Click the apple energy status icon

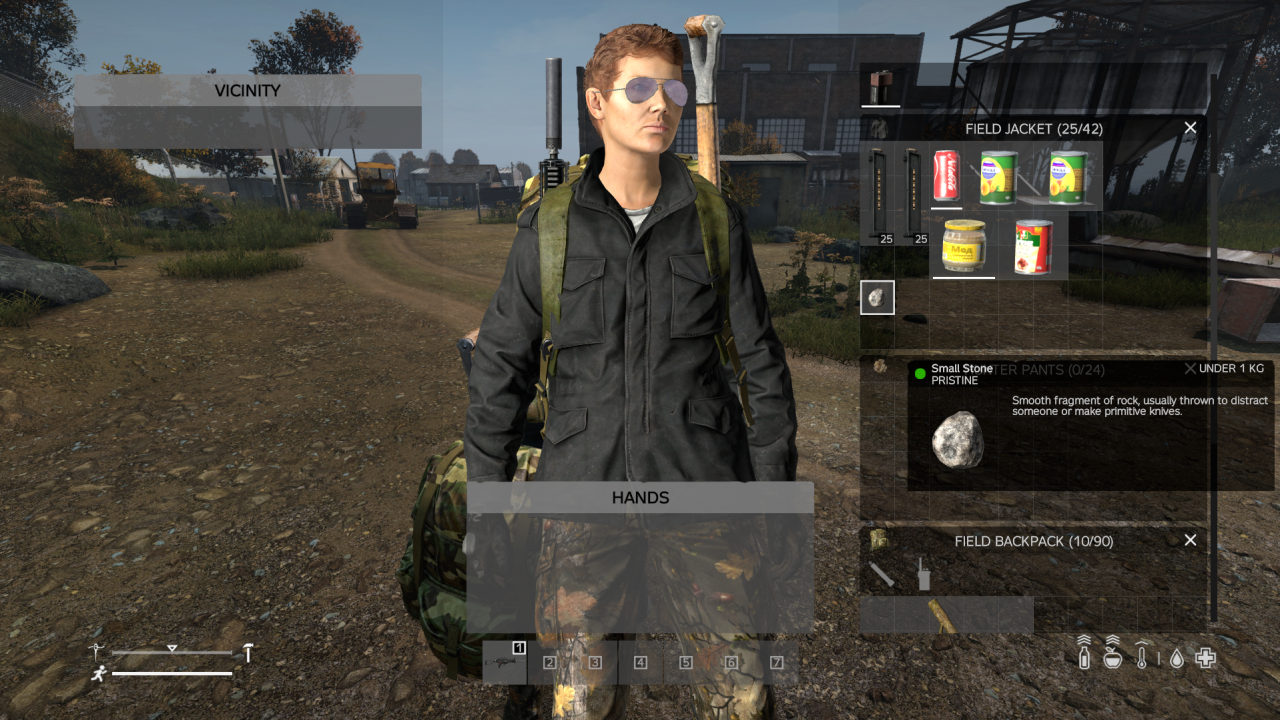(1112, 658)
